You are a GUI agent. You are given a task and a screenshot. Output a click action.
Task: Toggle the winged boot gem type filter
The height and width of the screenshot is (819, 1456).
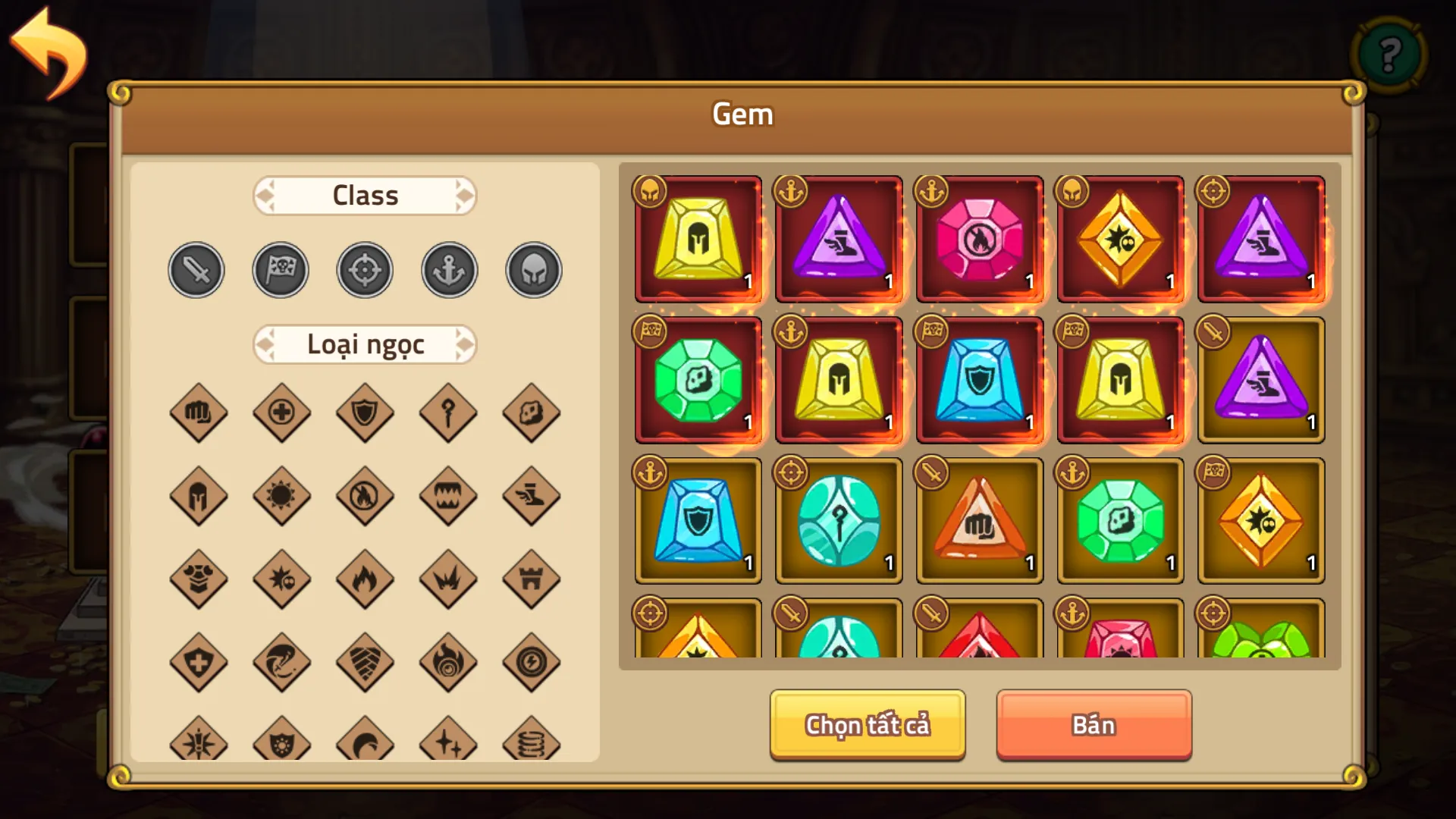tap(532, 497)
